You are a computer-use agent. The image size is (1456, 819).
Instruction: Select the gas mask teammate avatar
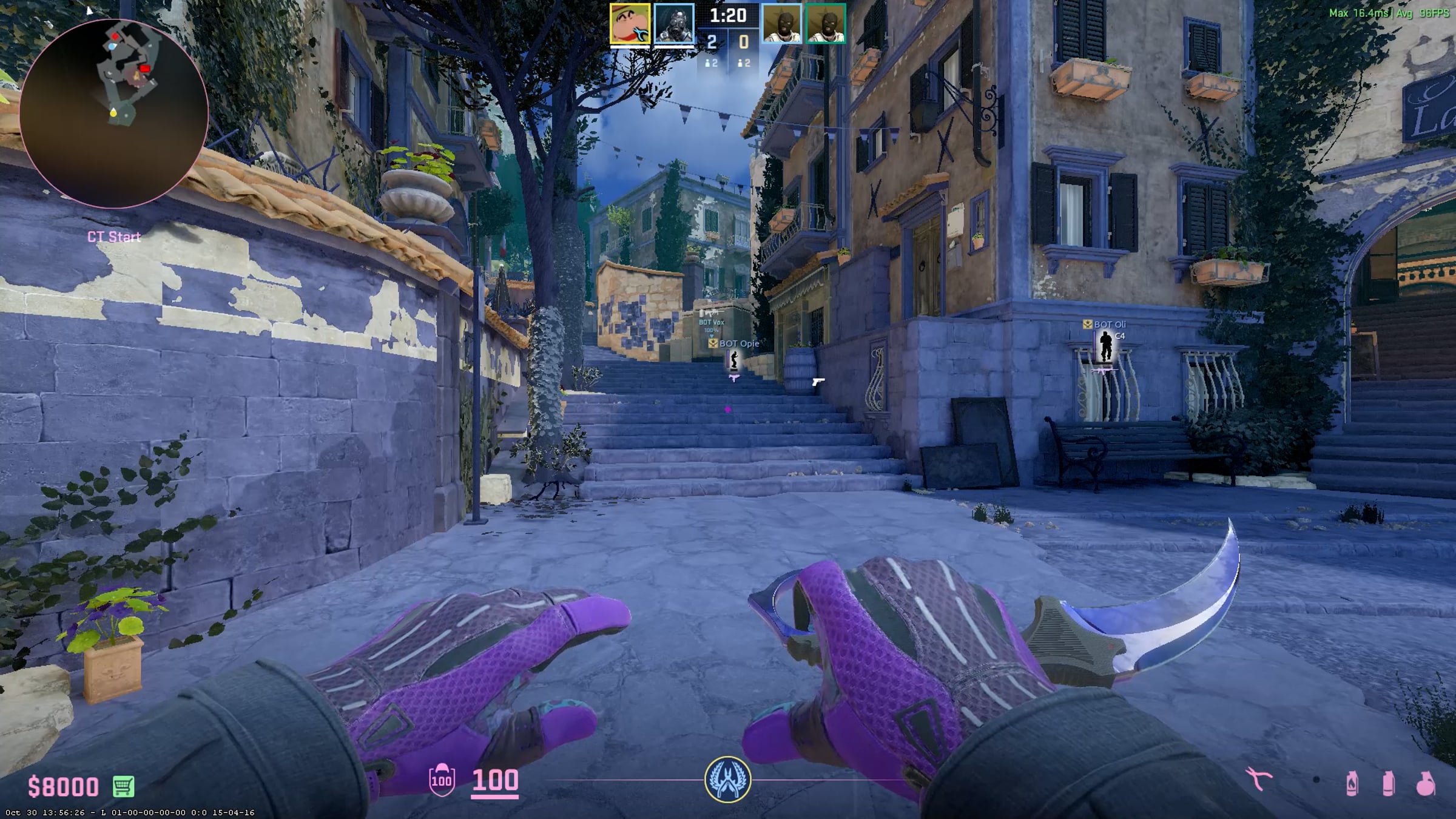[674, 24]
